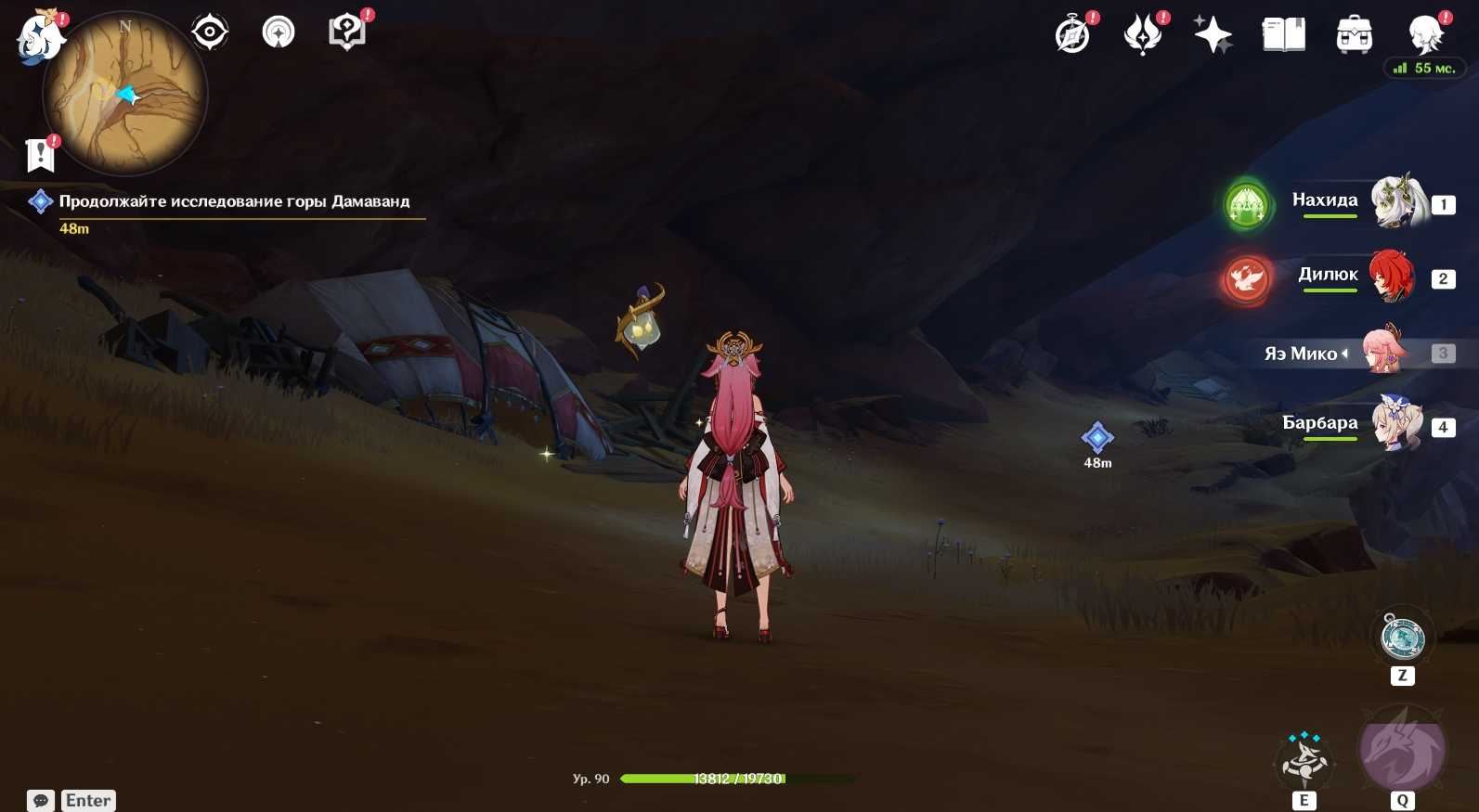The height and width of the screenshot is (812, 1479).
Task: Open the chat box
Action: coord(41,800)
